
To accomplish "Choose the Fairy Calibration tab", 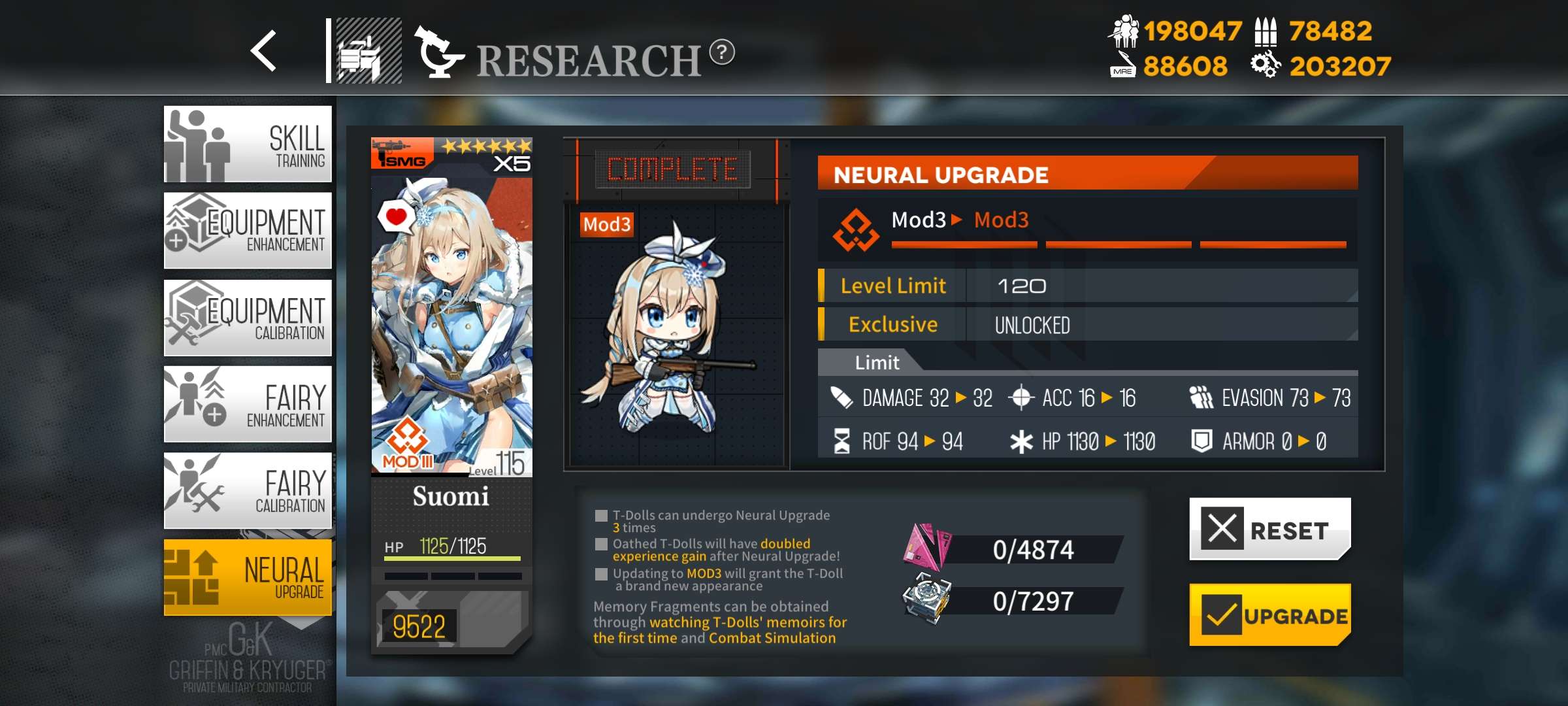I will tap(248, 490).
